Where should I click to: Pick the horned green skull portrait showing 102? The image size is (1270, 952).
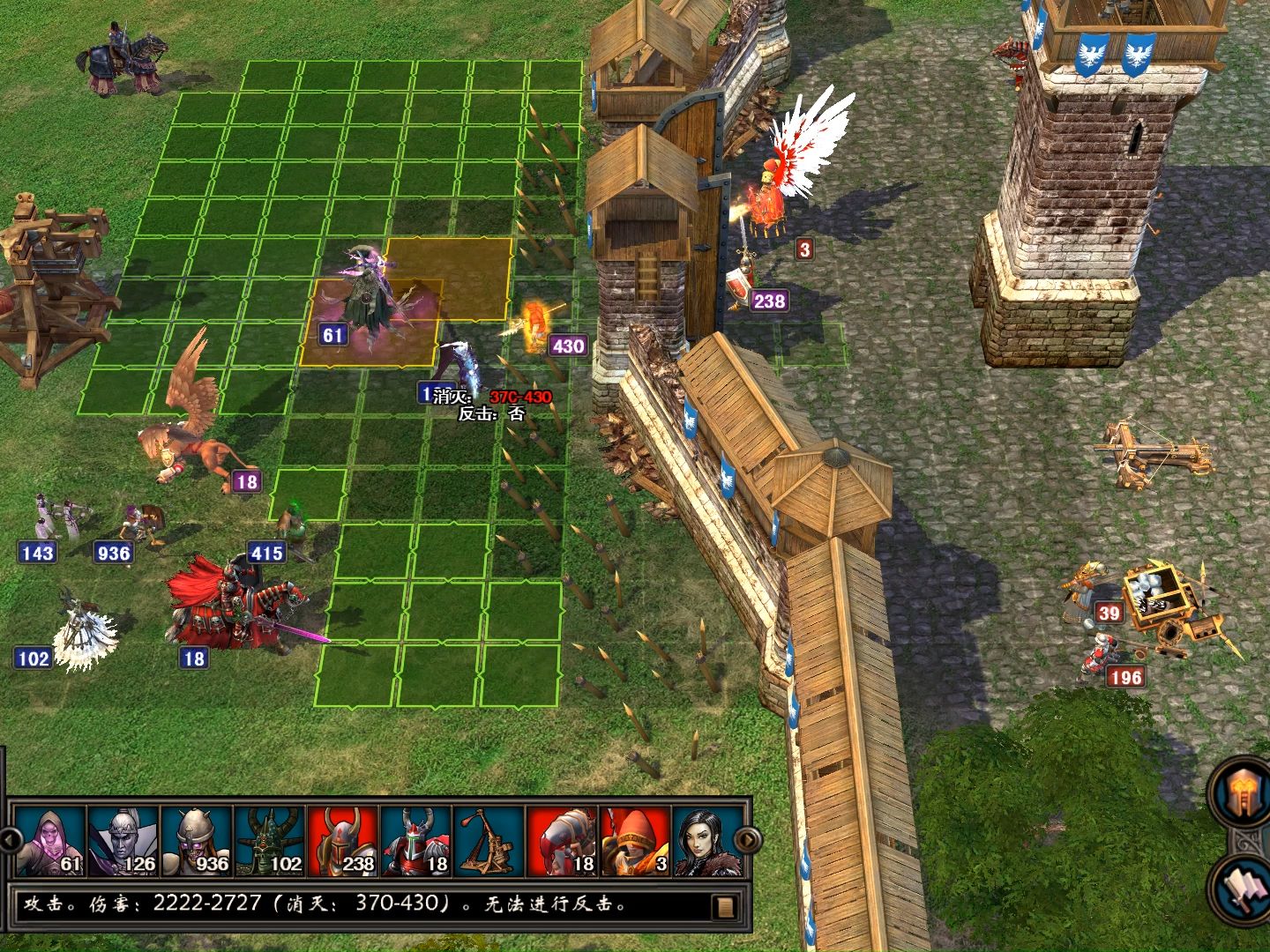[270, 841]
